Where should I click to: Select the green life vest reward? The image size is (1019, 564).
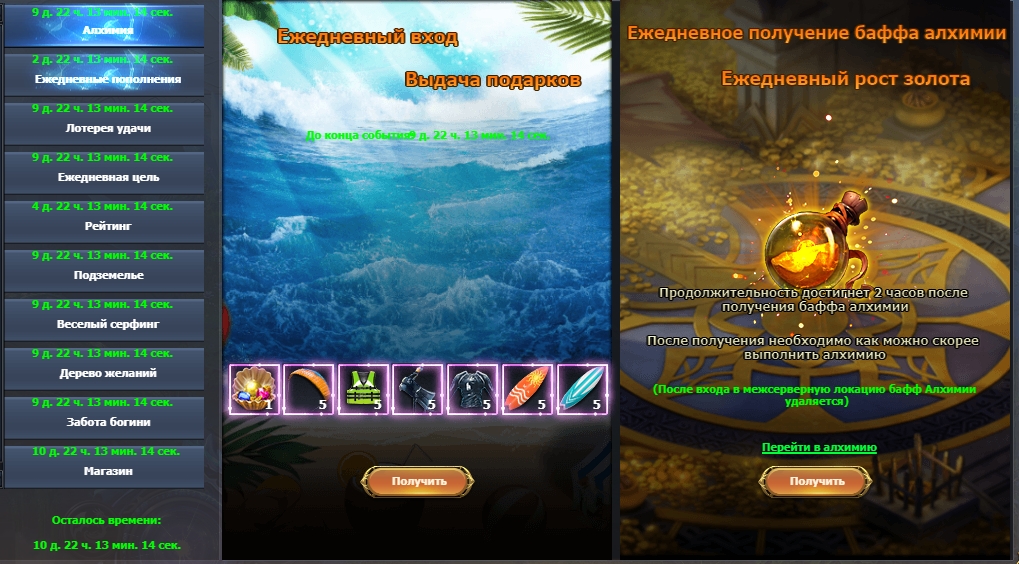363,389
